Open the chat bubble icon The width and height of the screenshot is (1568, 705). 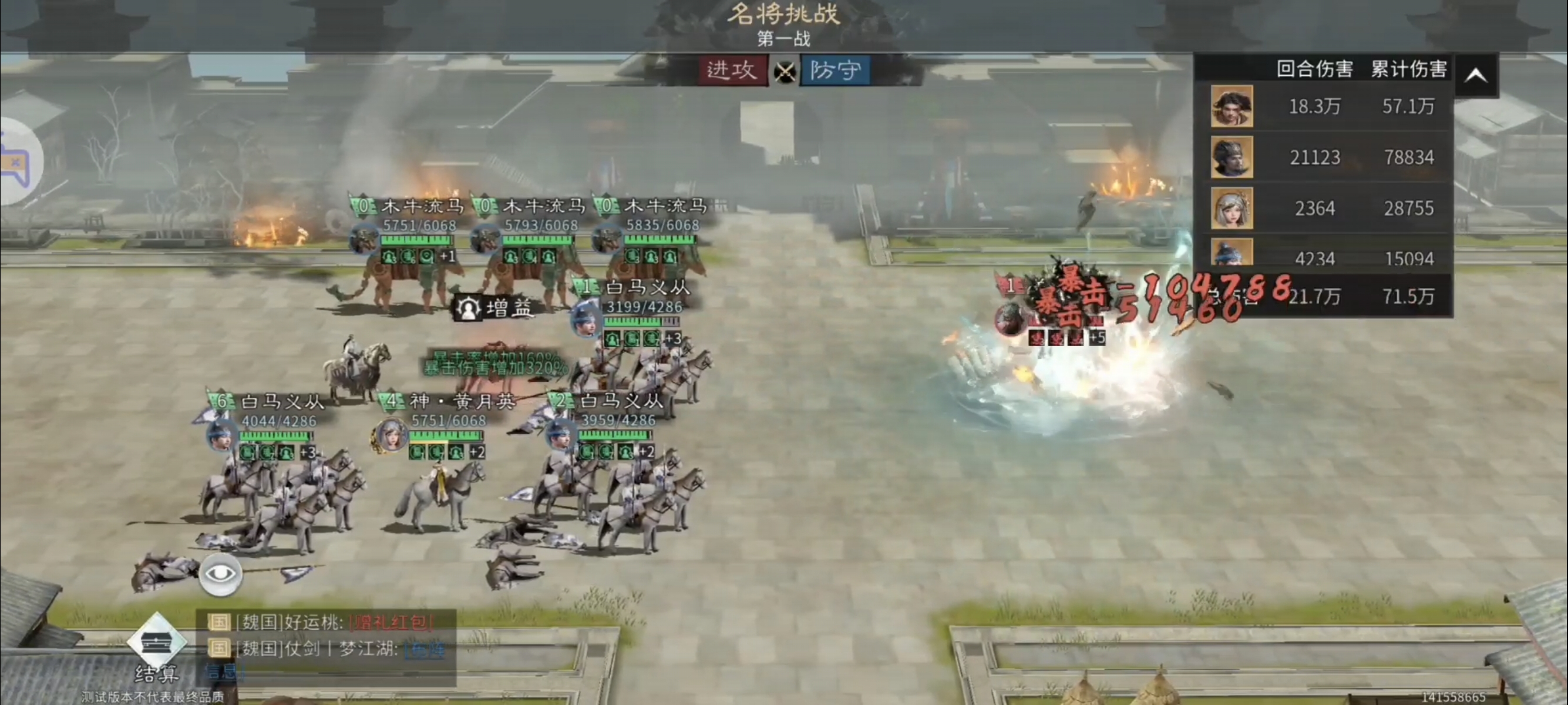coord(17,163)
